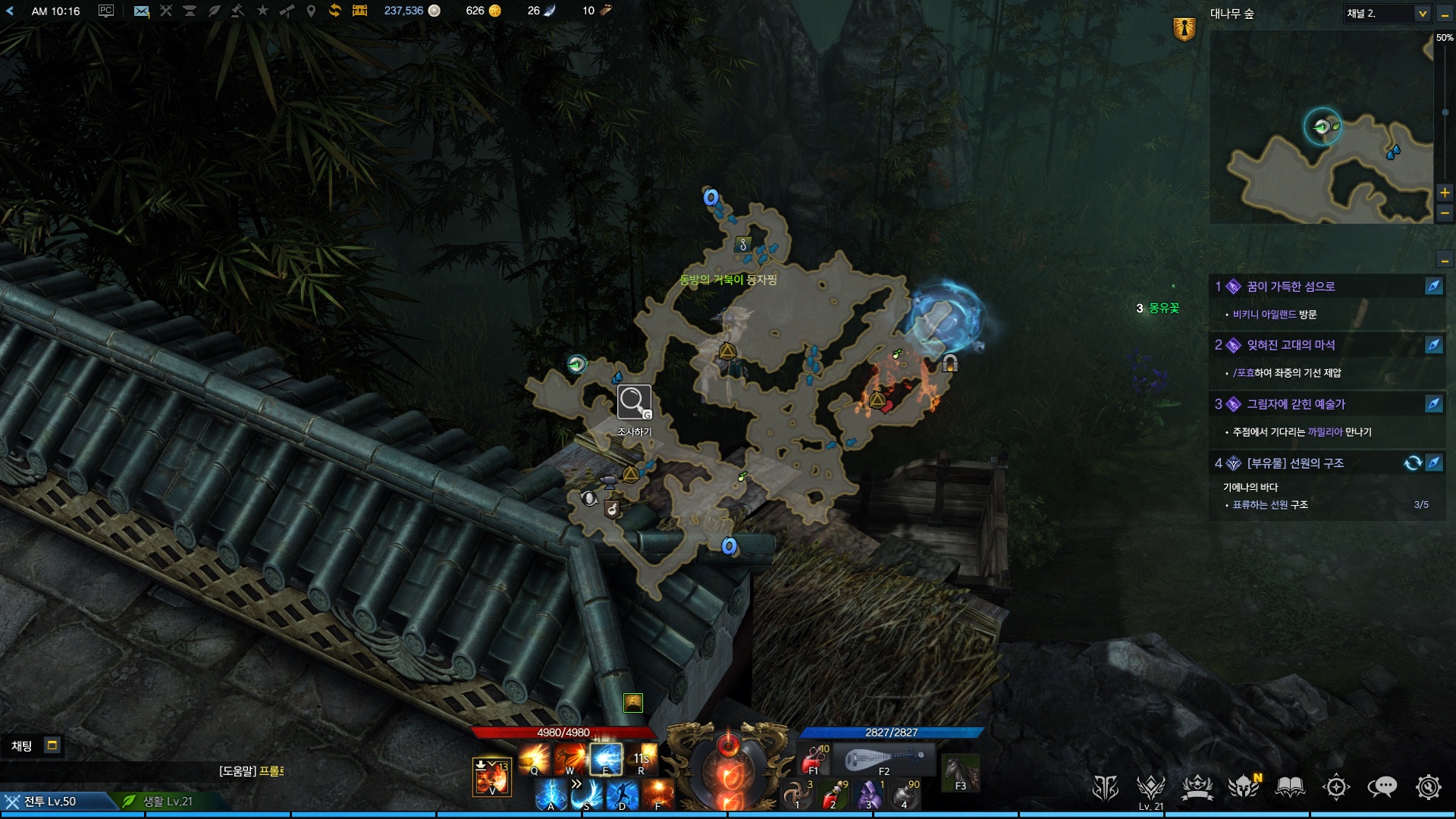Open the channel 채널 2 dropdown
This screenshot has width=1456, height=819.
(1386, 14)
